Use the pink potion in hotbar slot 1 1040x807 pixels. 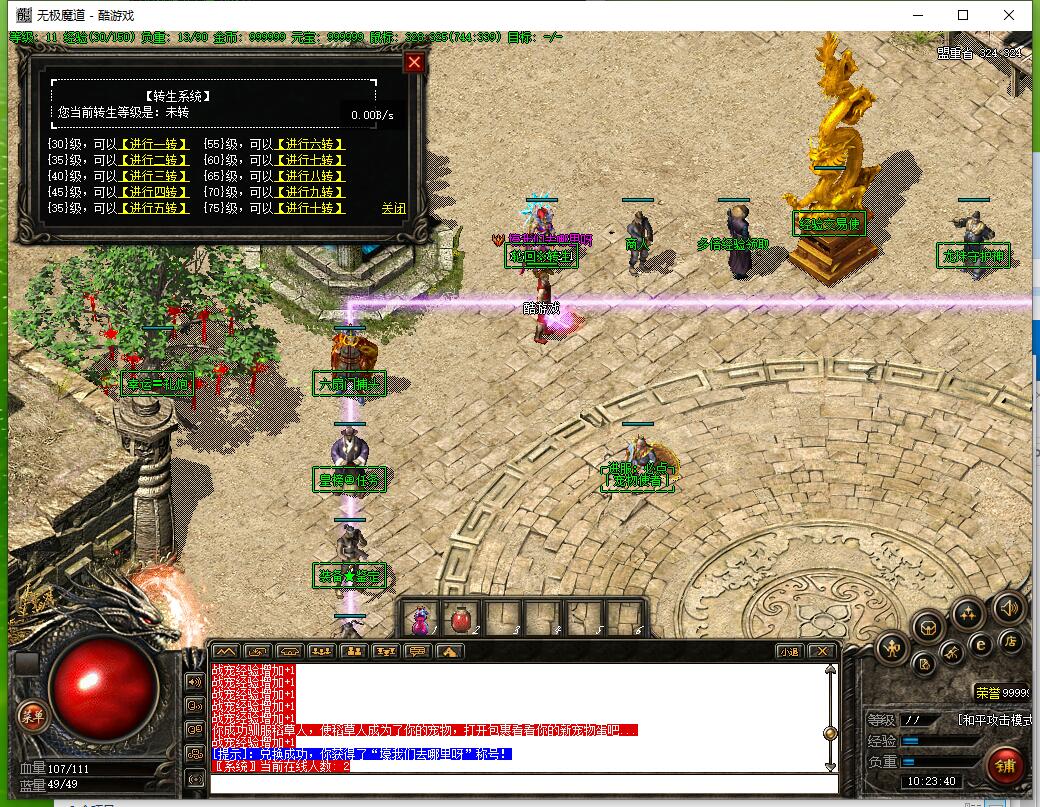[420, 619]
